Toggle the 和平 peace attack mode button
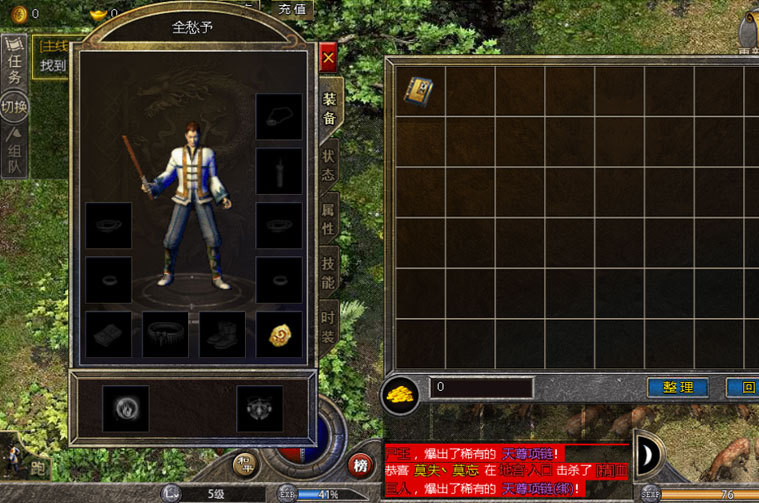This screenshot has width=759, height=503. 246,464
